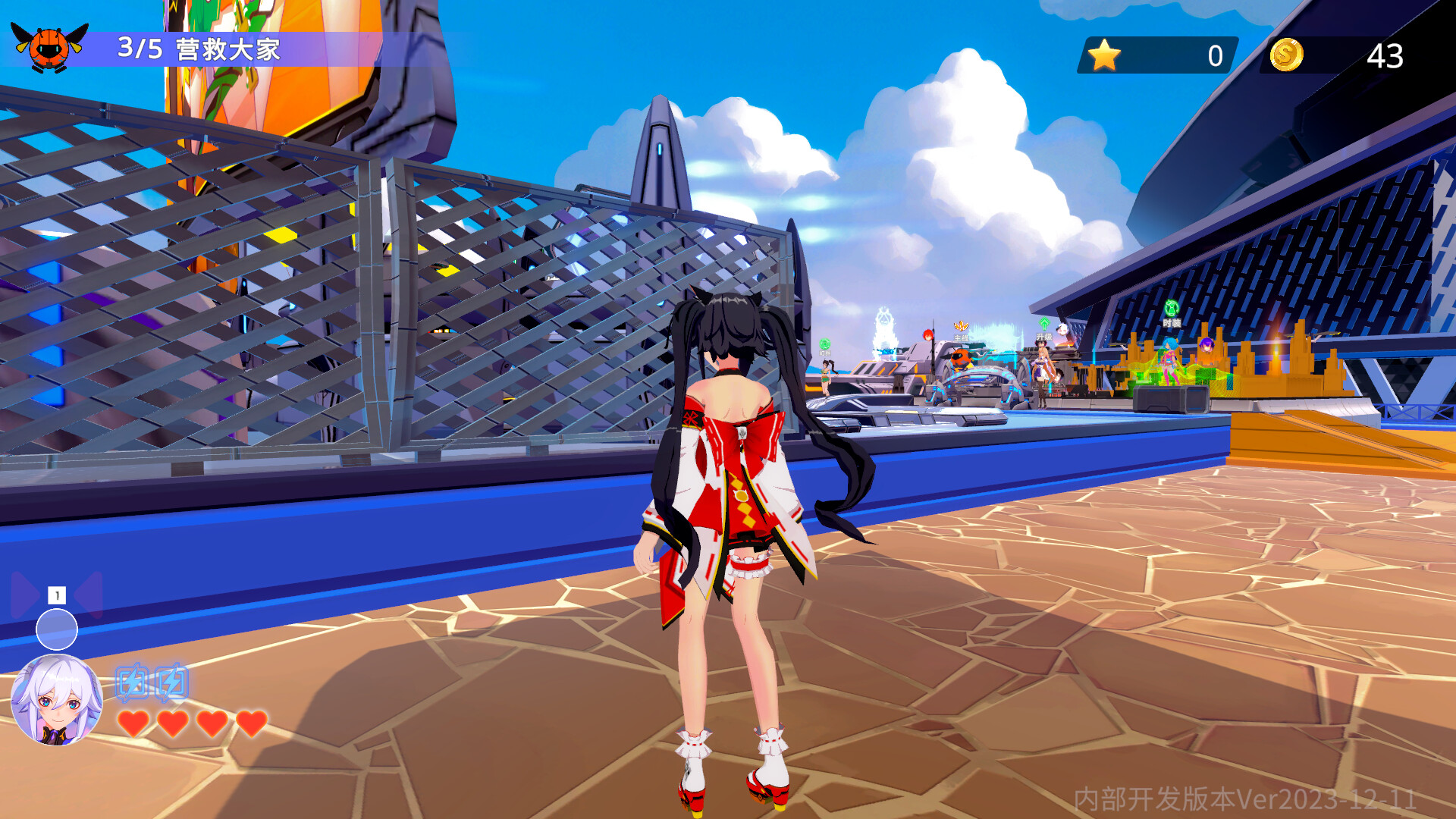The image size is (1456, 819).
Task: Click the 主线 main quest wing marker
Action: [x=961, y=325]
